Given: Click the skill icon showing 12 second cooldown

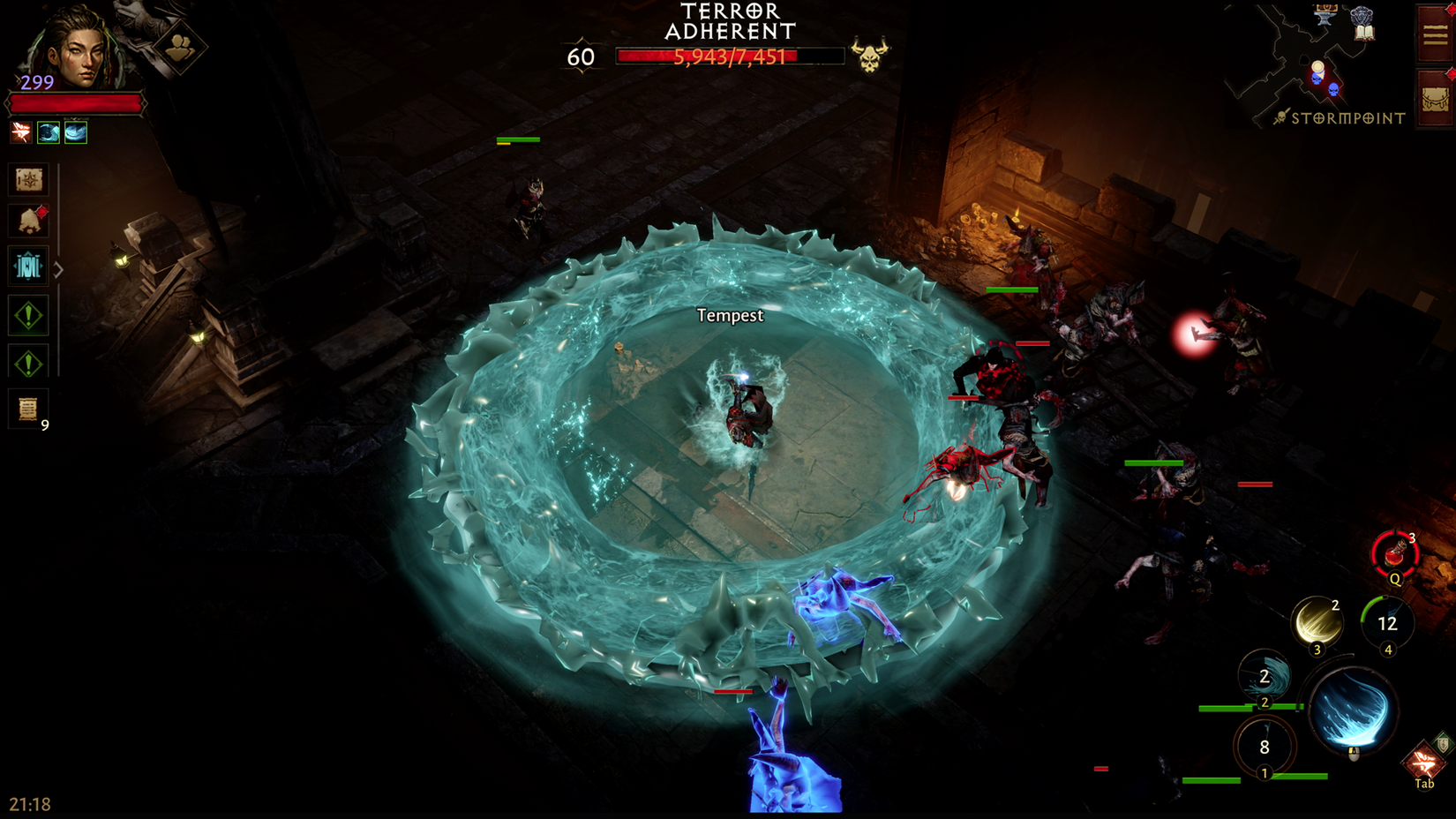Looking at the screenshot, I should tap(1386, 621).
